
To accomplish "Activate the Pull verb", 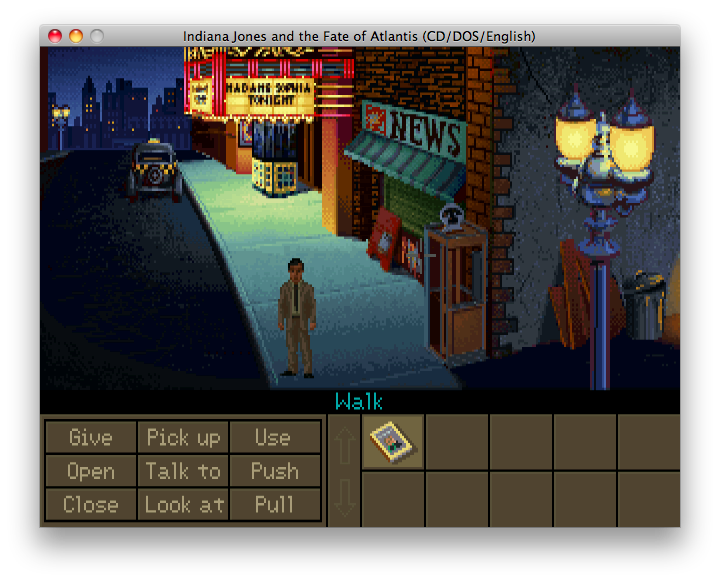I will [x=273, y=505].
